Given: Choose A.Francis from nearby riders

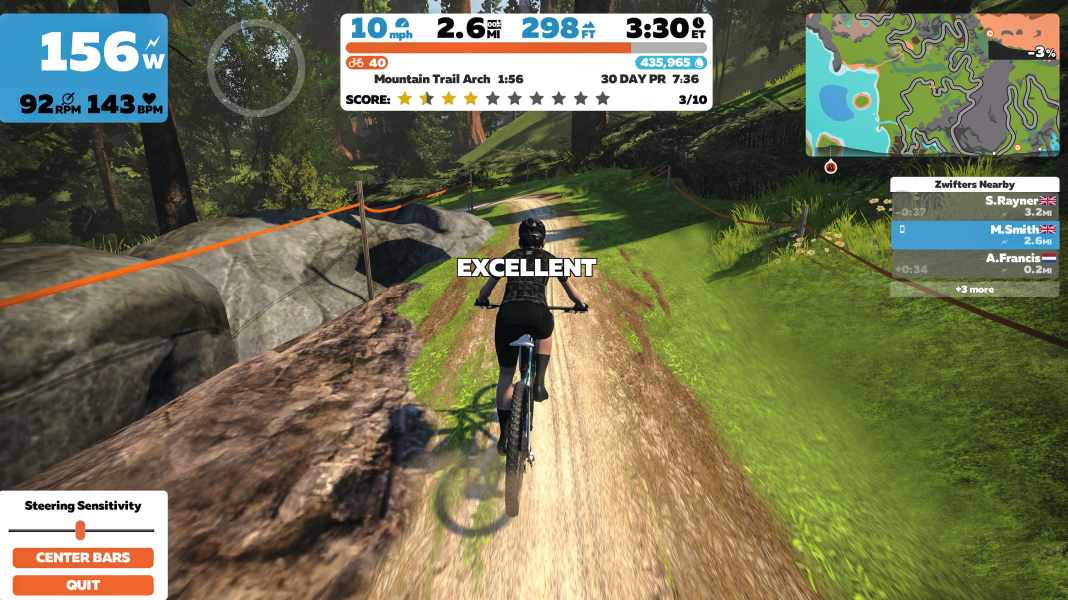Looking at the screenshot, I should coord(974,263).
